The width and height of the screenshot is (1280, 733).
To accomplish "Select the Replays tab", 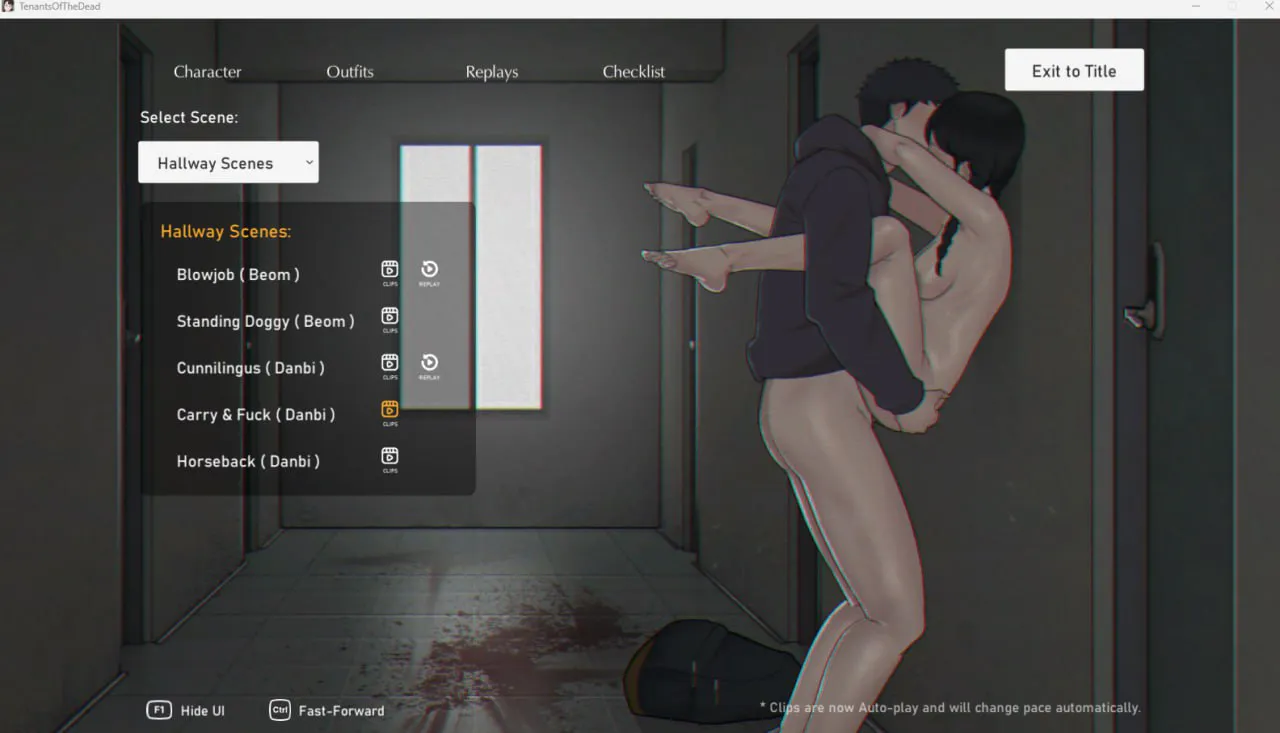I will pyautogui.click(x=492, y=72).
